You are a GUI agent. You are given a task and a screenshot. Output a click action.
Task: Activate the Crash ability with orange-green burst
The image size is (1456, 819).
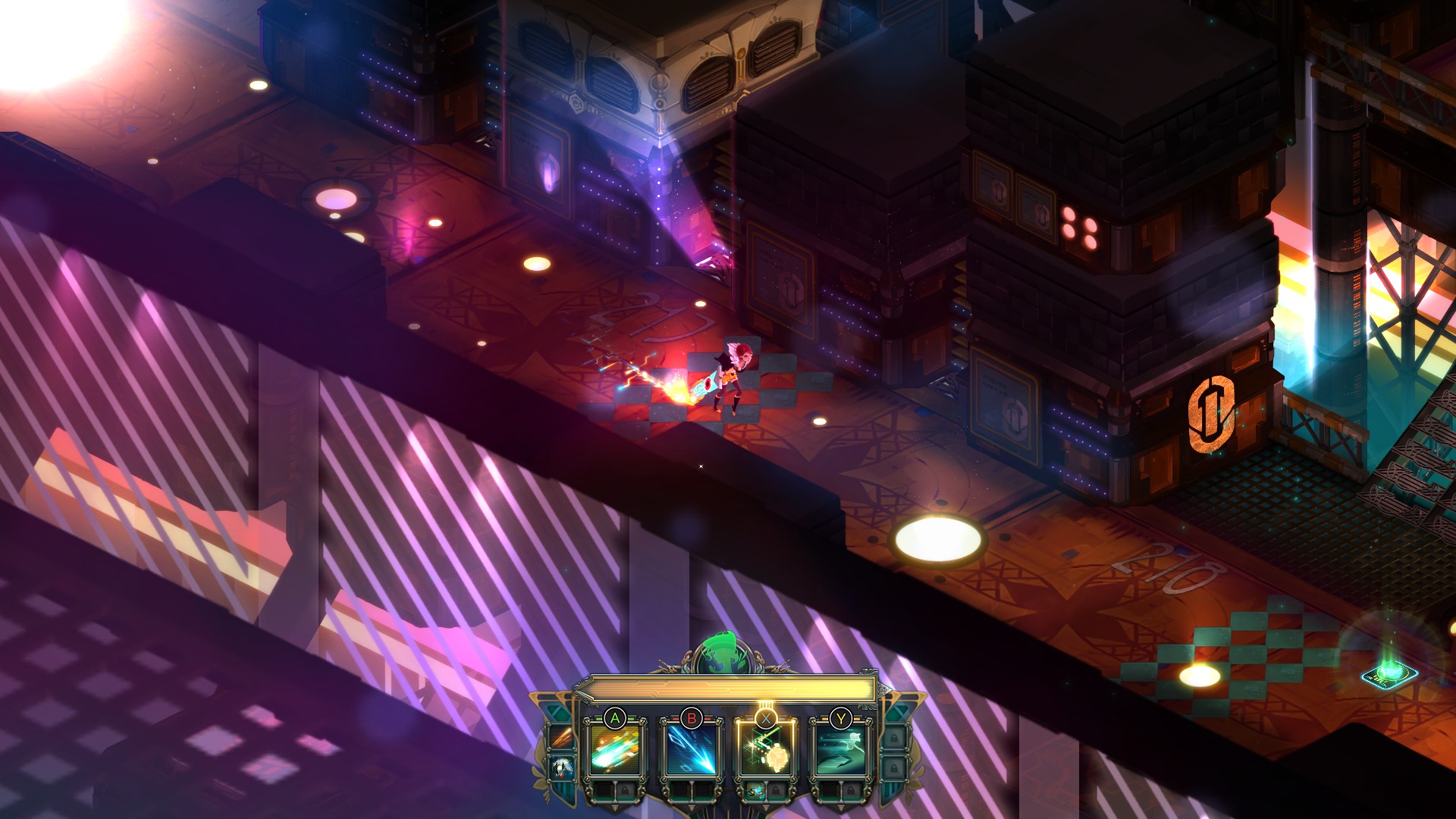tap(615, 748)
